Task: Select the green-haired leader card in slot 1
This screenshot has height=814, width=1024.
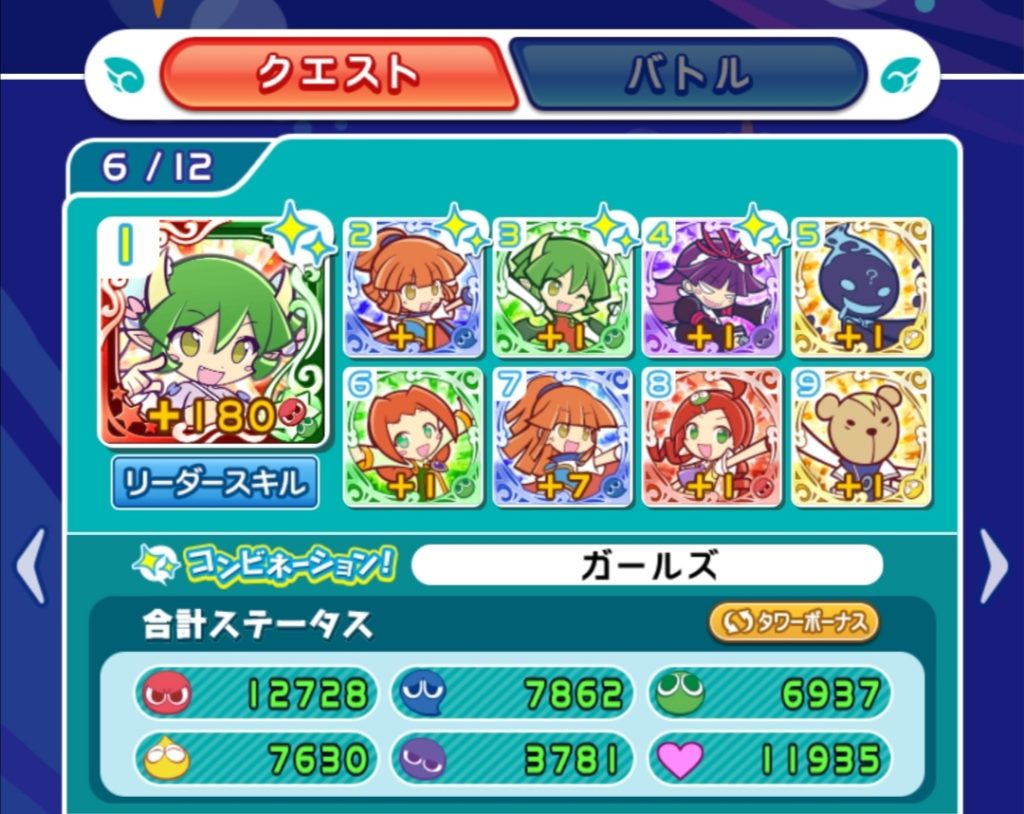Action: tap(212, 333)
